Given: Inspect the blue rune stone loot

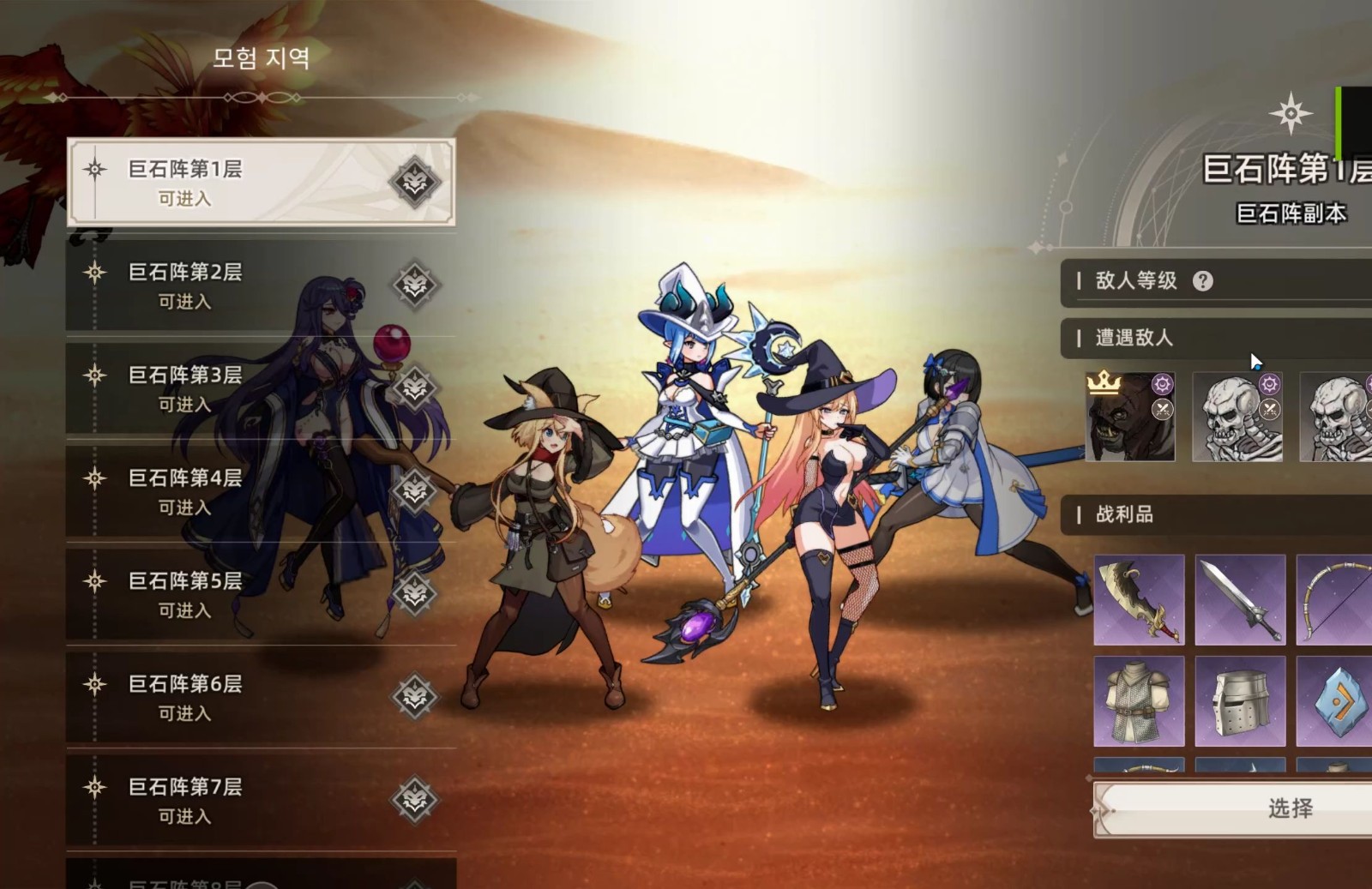Looking at the screenshot, I should pyautogui.click(x=1334, y=701).
